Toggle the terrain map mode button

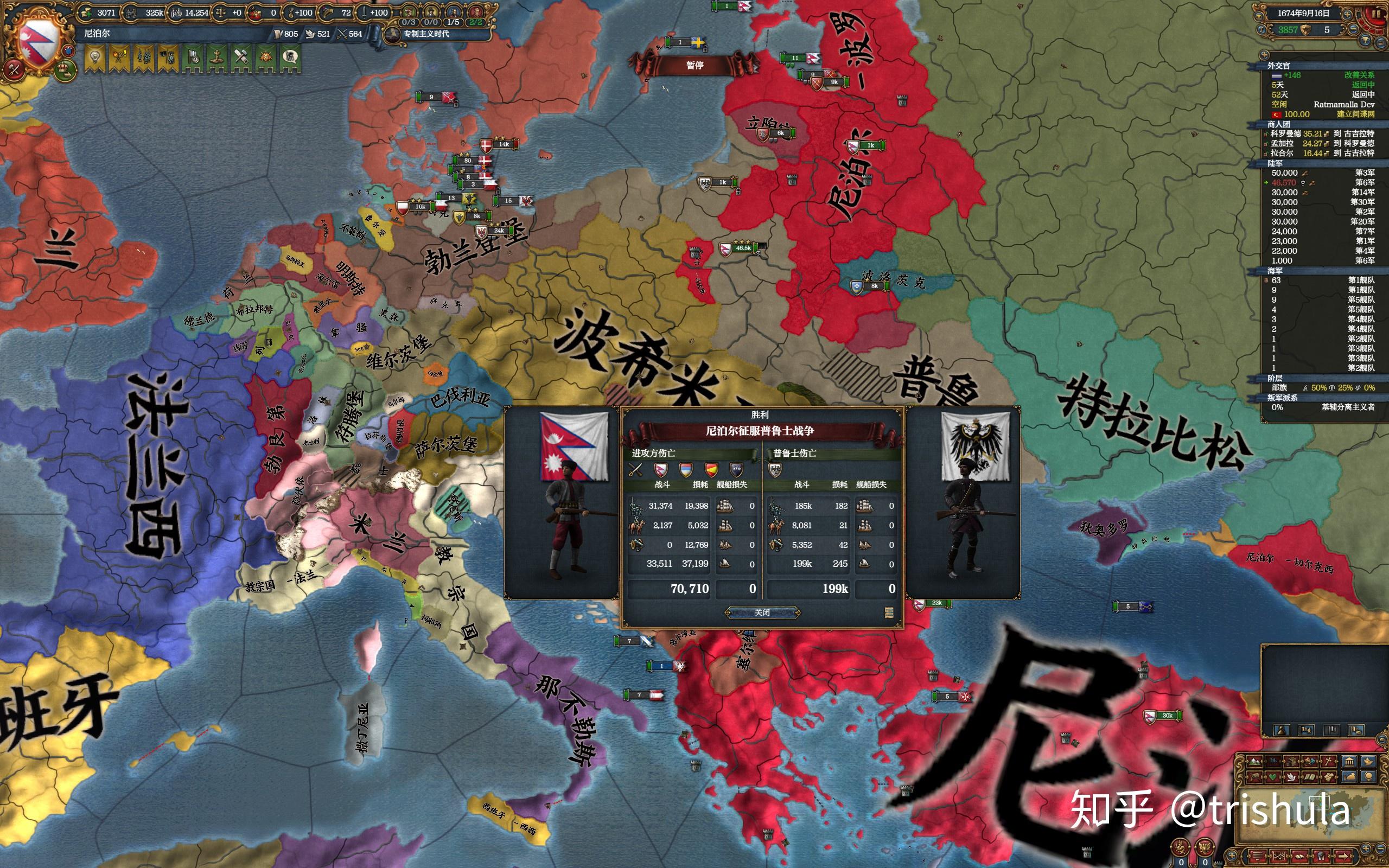1256,761
